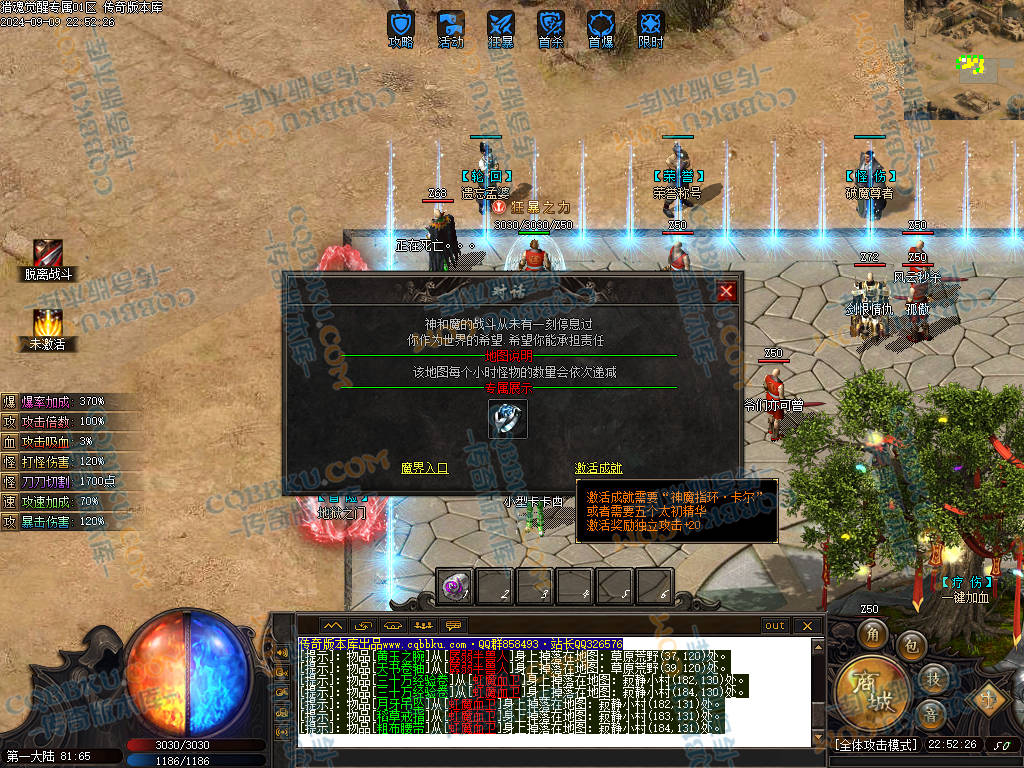Open the 攻略 guide icon

401,25
